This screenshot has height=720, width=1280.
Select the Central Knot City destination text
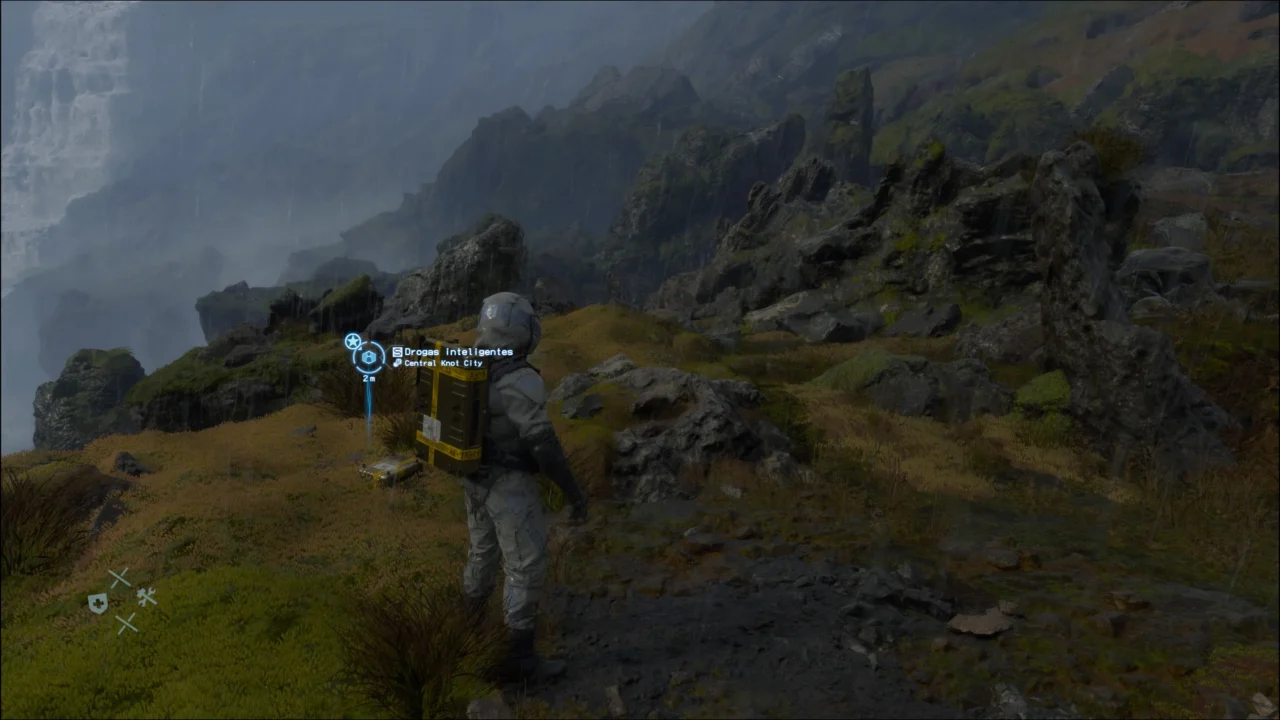click(x=441, y=364)
